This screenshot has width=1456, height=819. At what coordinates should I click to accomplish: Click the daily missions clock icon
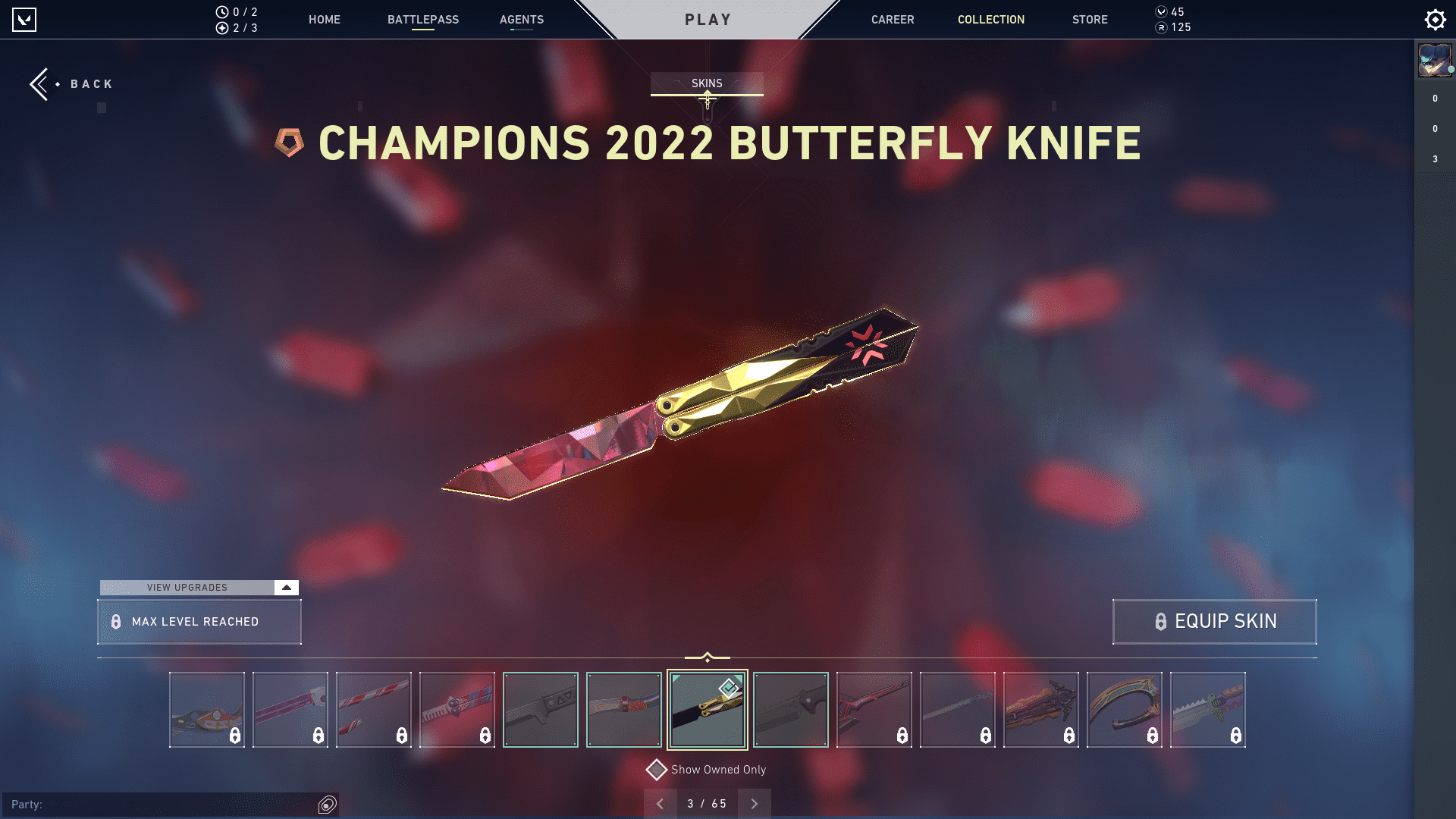pos(221,12)
